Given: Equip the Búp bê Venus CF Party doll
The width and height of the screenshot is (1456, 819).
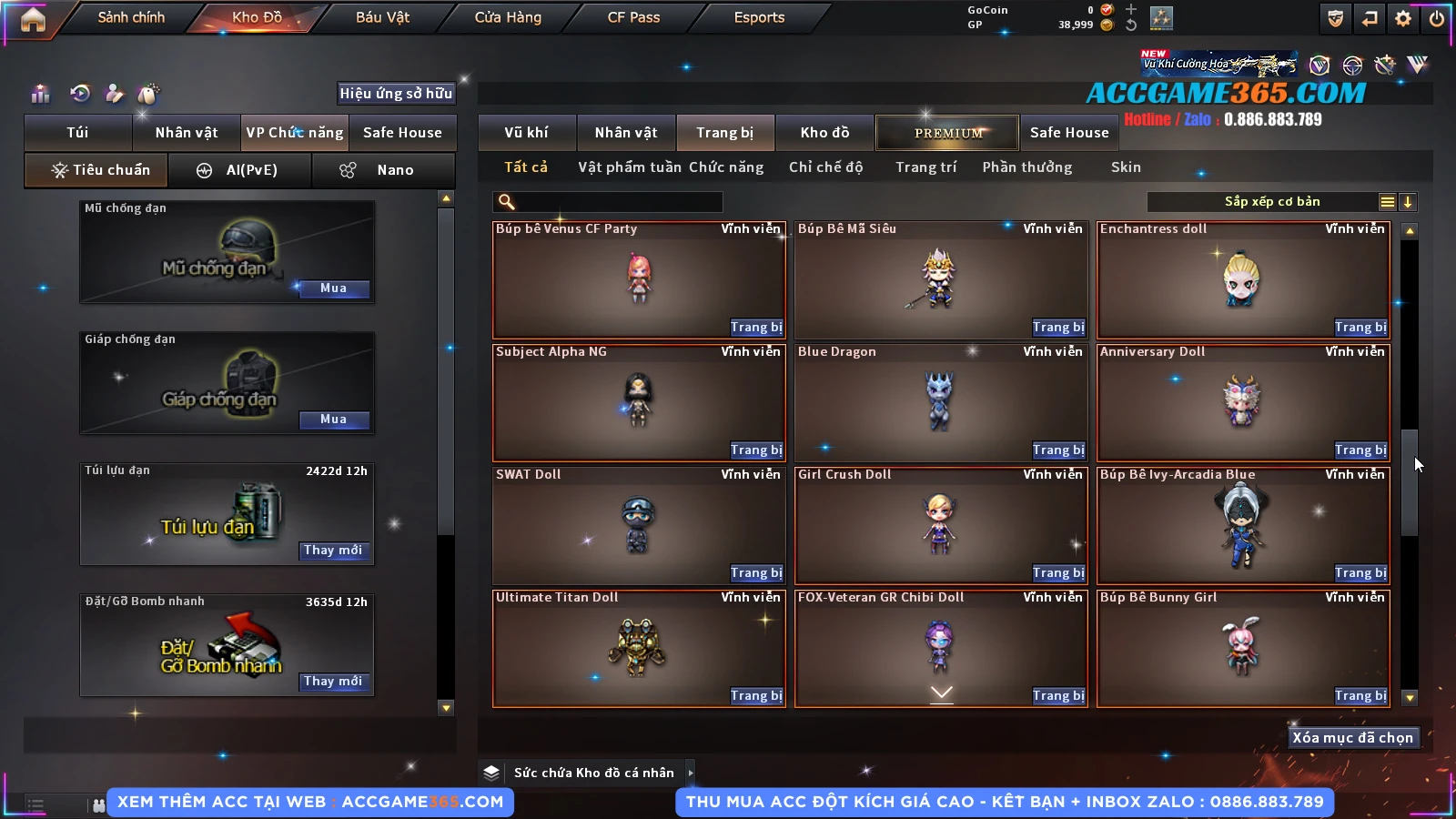Looking at the screenshot, I should coord(755,328).
